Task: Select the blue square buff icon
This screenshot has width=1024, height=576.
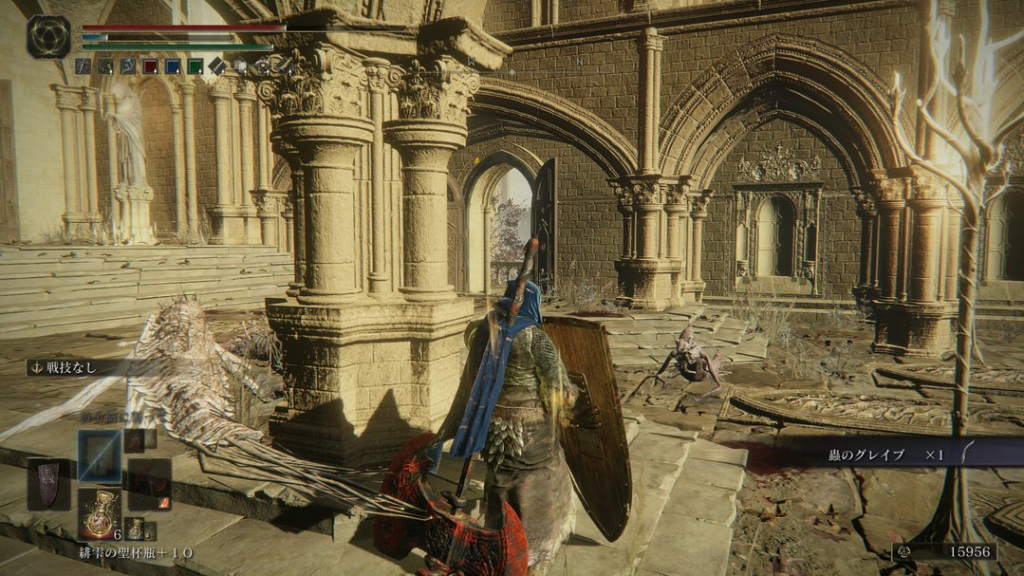Action: tap(172, 67)
